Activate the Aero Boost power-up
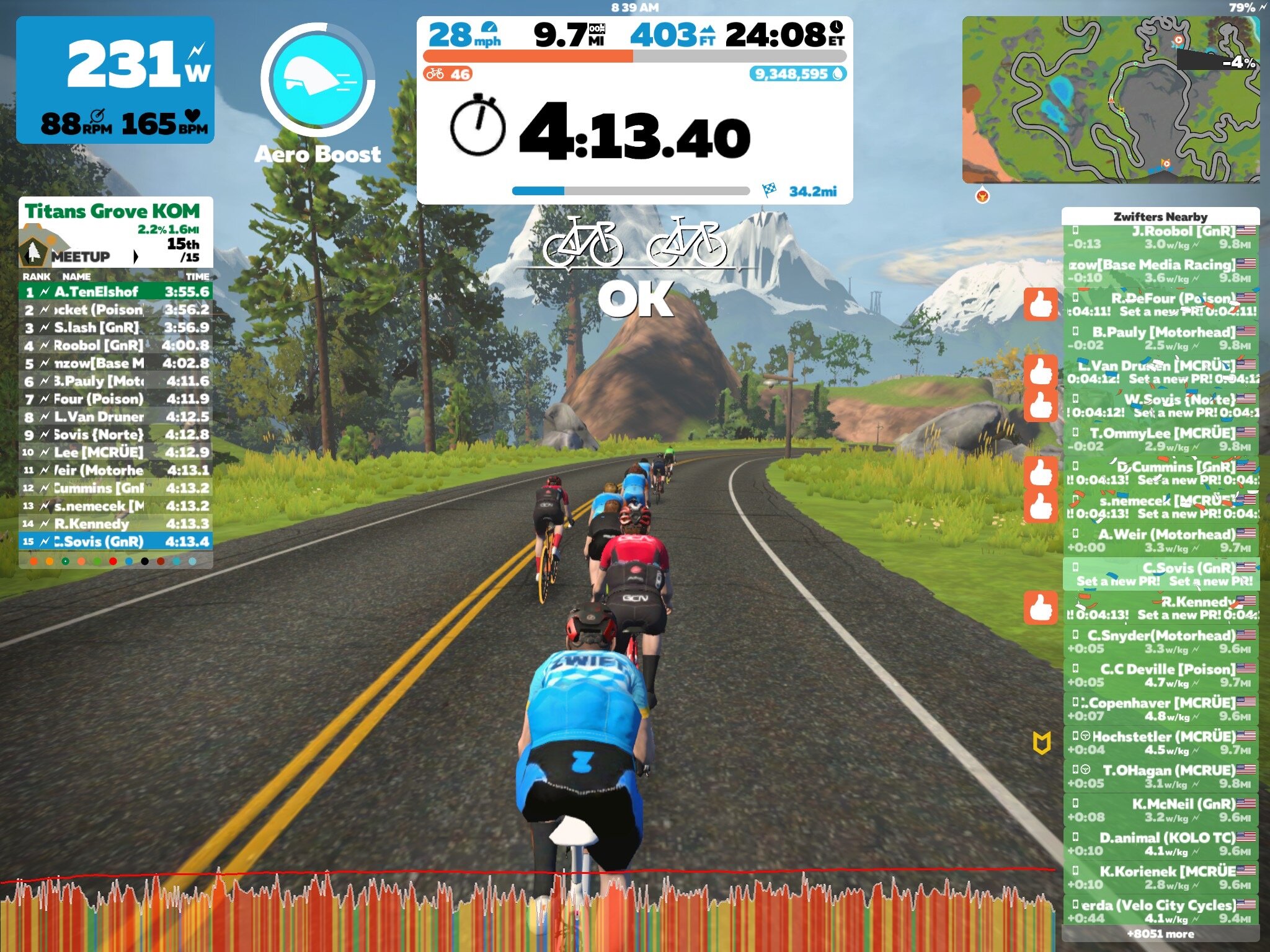The image size is (1270, 952). 317,79
